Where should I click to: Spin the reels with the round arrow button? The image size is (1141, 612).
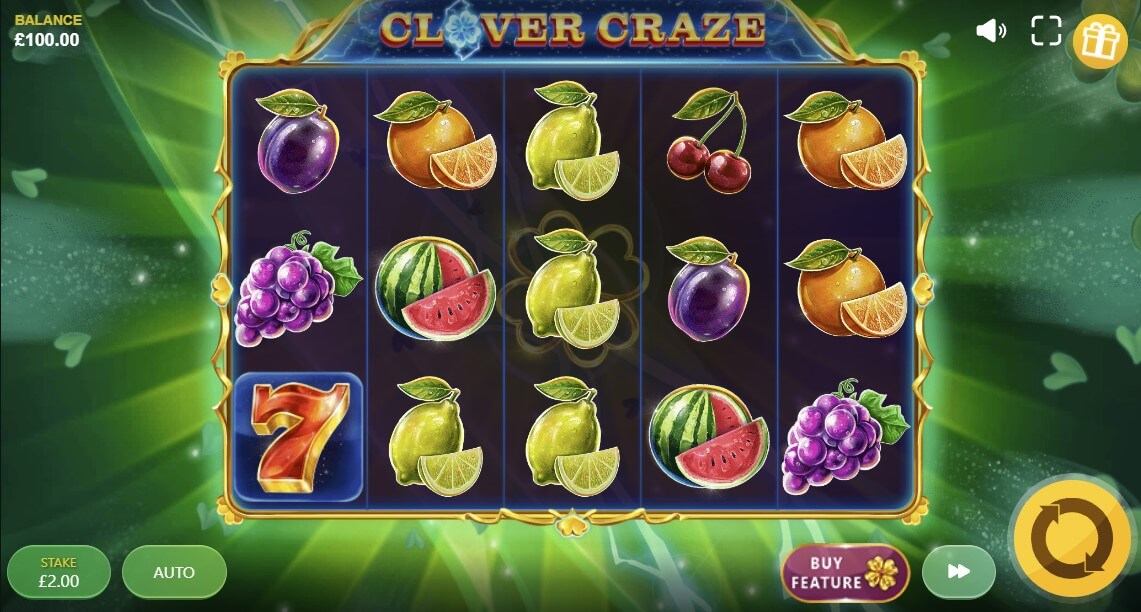coord(1072,540)
